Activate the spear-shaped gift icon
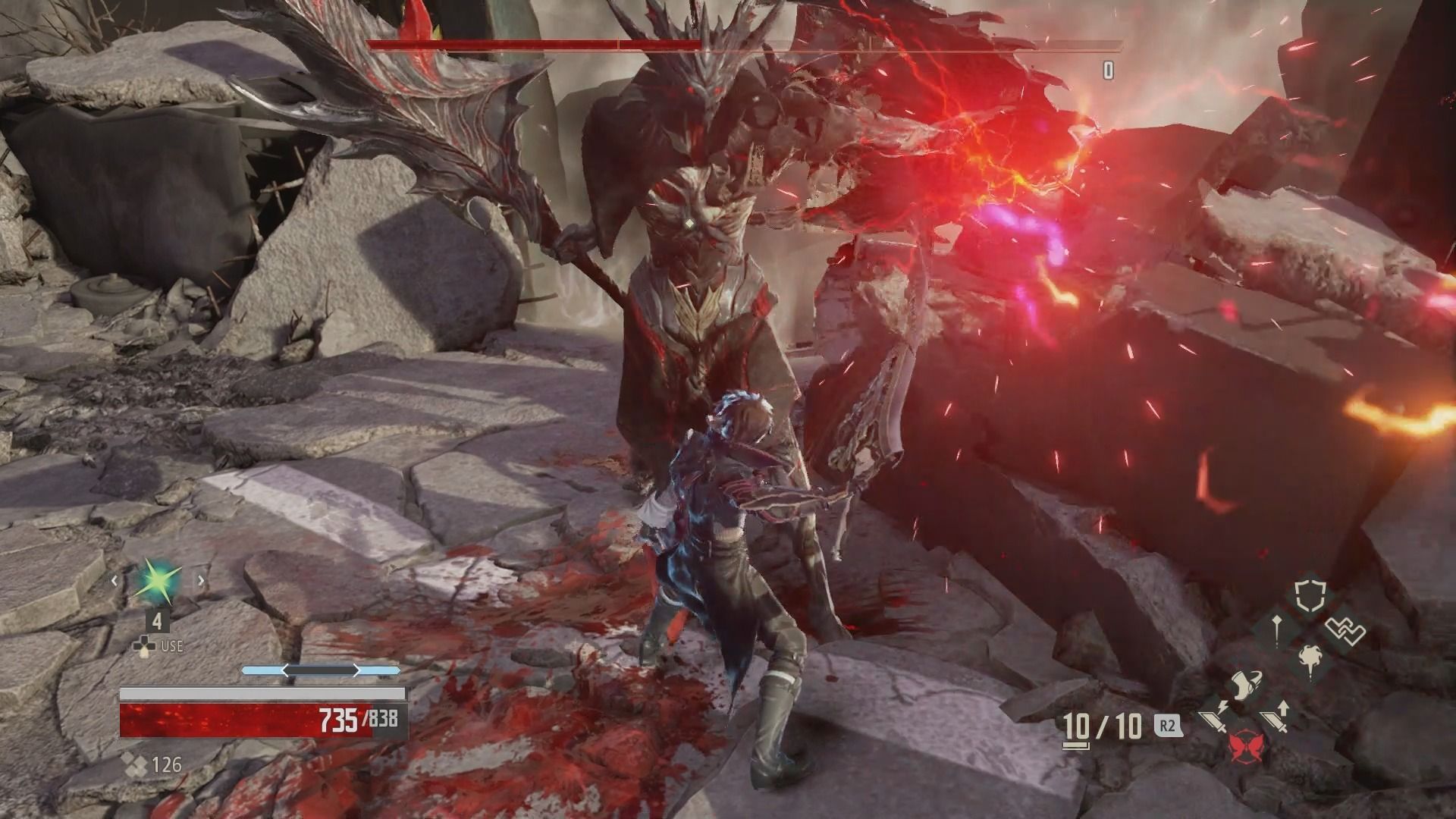 click(1277, 629)
